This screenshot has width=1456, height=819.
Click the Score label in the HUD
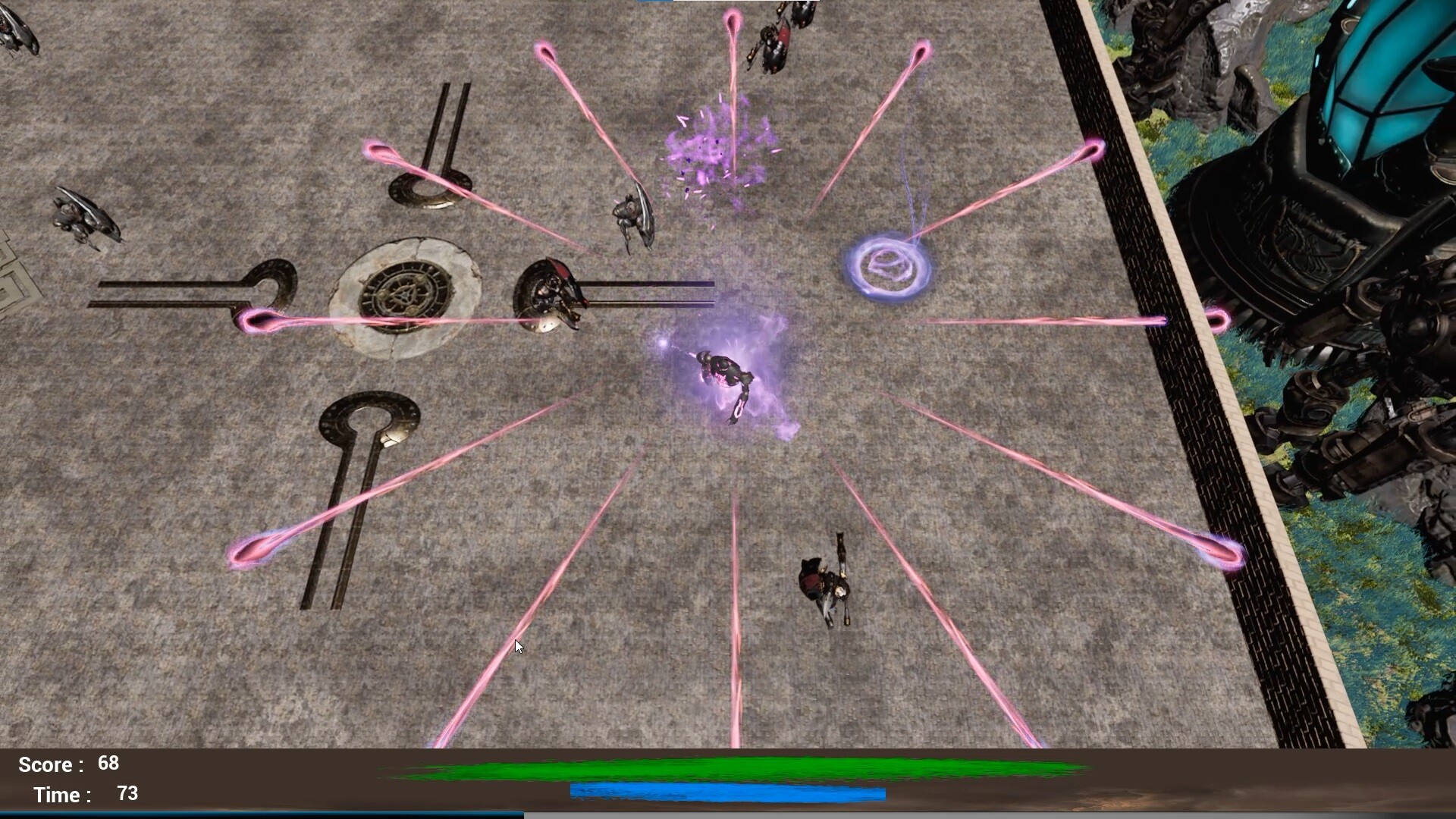pos(47,764)
